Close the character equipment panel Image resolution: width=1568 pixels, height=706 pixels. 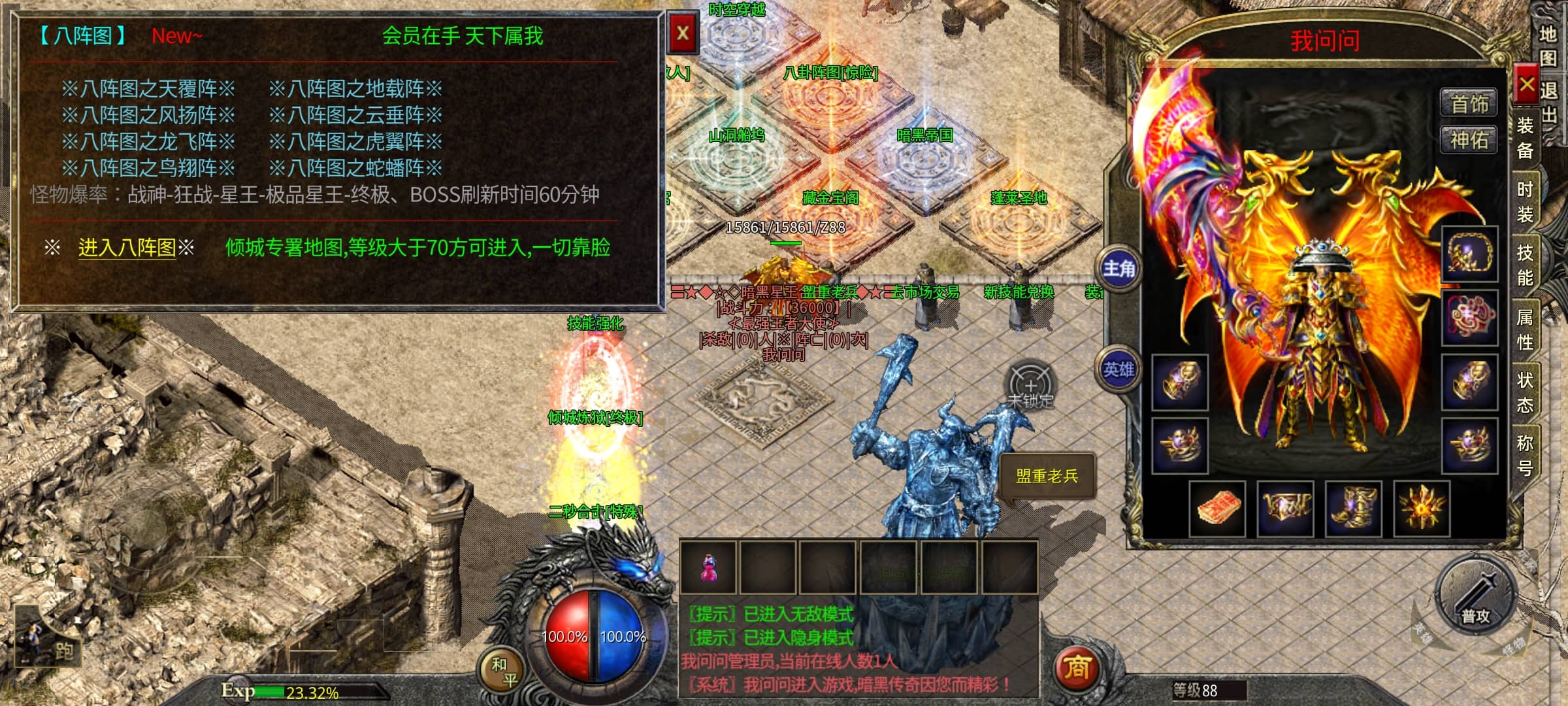[1526, 84]
